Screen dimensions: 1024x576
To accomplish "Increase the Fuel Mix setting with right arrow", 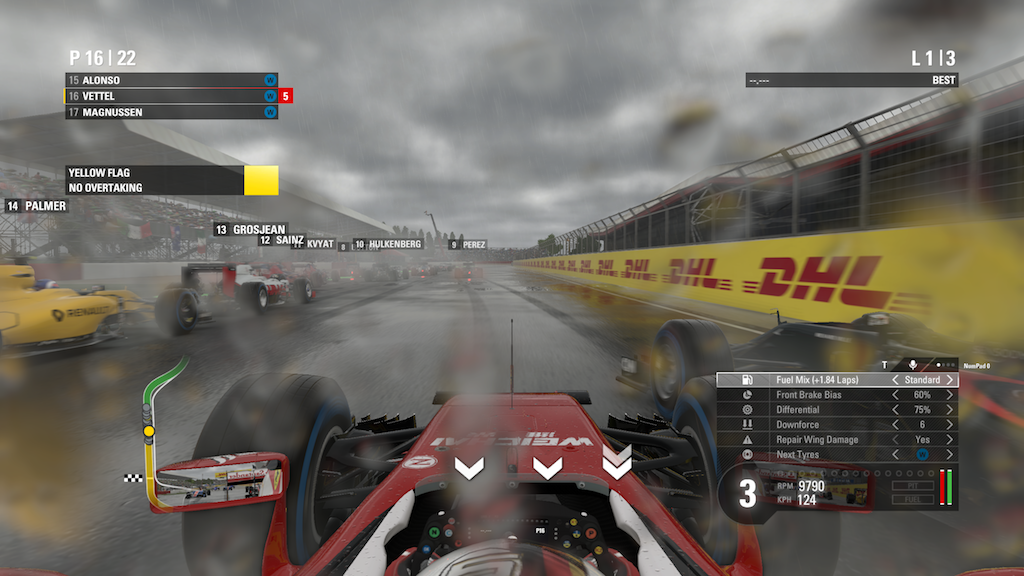I will pyautogui.click(x=949, y=380).
